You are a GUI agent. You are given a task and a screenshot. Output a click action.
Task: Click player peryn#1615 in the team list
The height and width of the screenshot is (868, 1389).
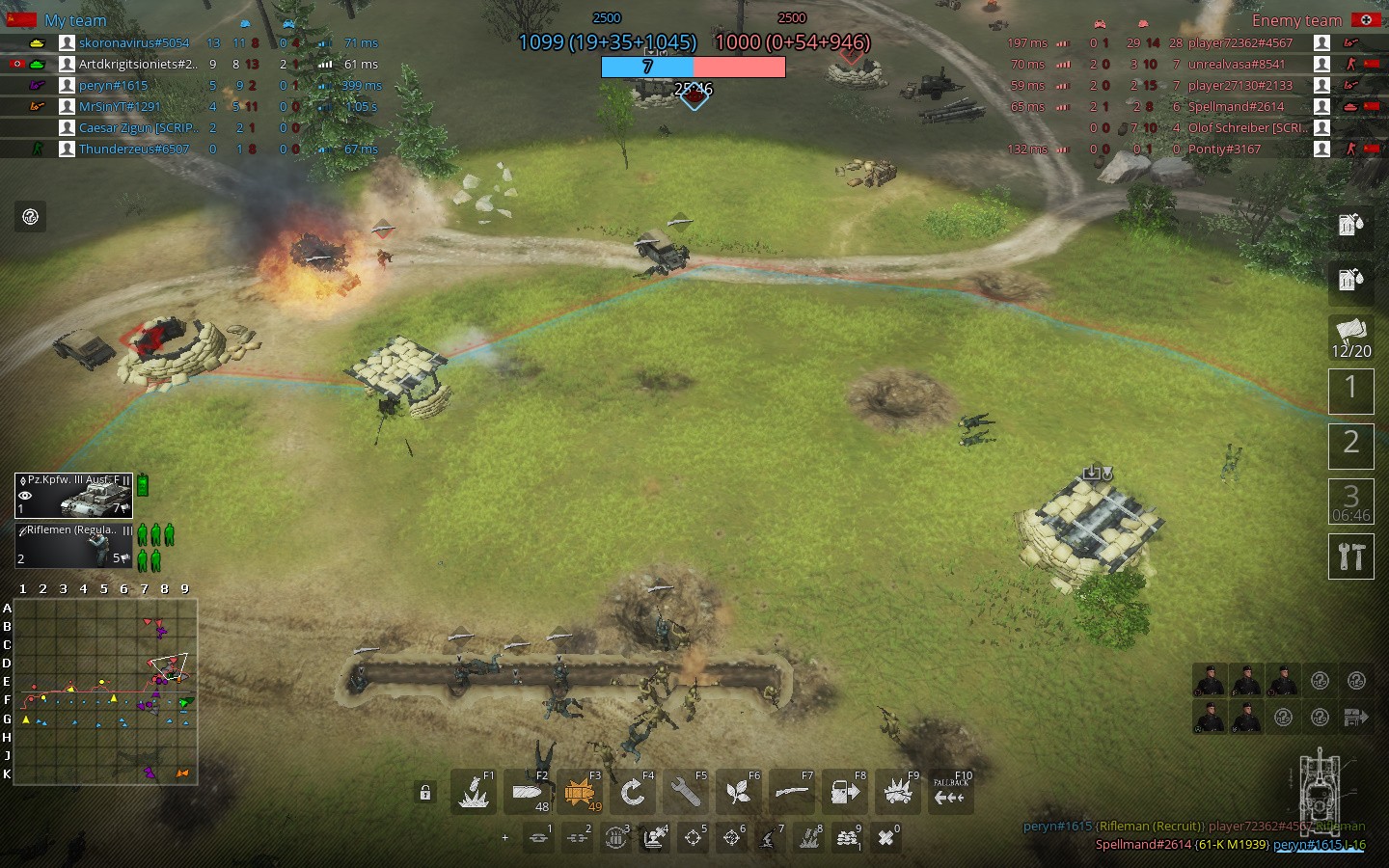pos(114,85)
